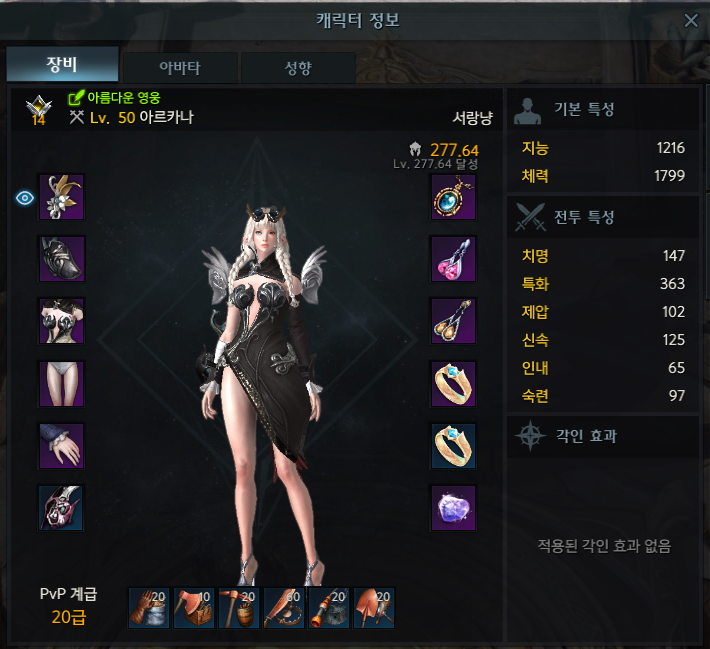Screen dimensions: 710x649
Task: Select the shovel life skill icon
Action: pos(374,608)
